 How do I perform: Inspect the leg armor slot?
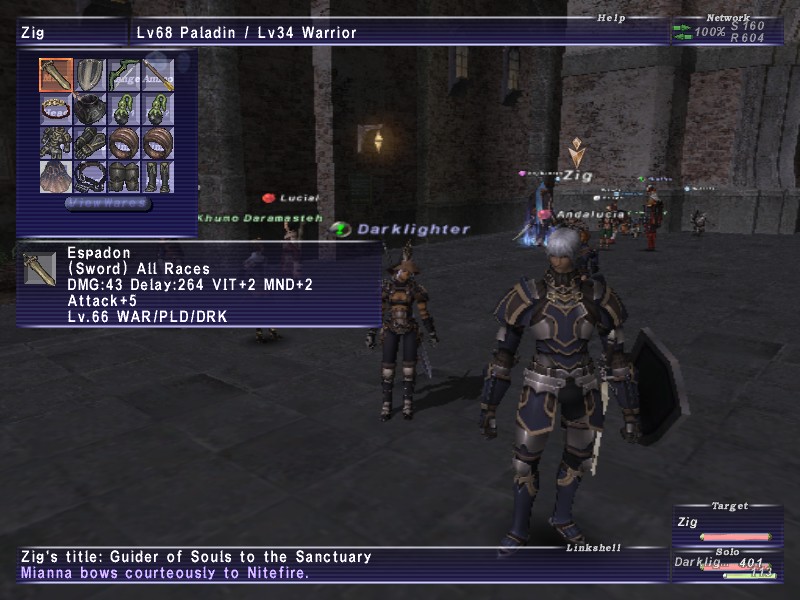124,177
